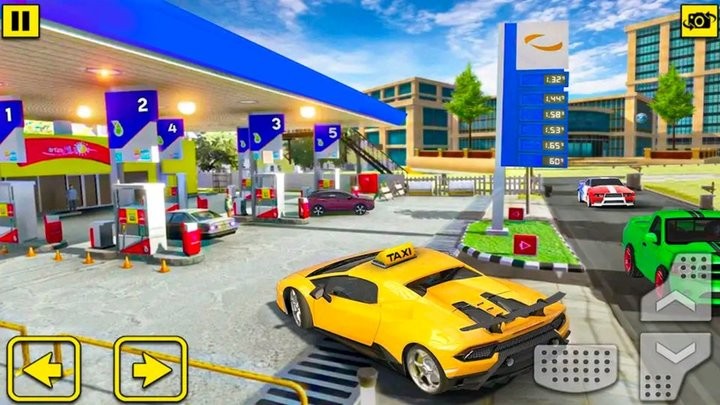Steer left with the yellow left arrow

click(43, 369)
